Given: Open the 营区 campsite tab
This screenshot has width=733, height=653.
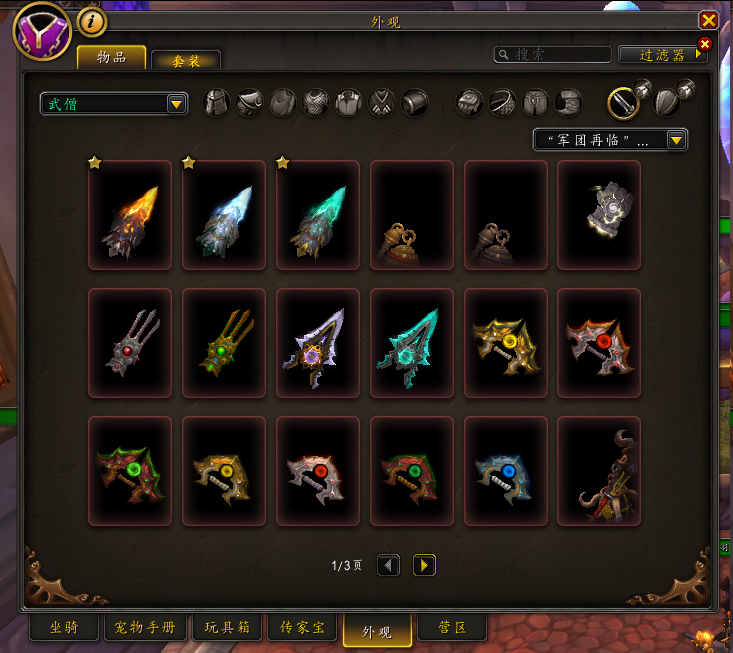Looking at the screenshot, I should (449, 628).
